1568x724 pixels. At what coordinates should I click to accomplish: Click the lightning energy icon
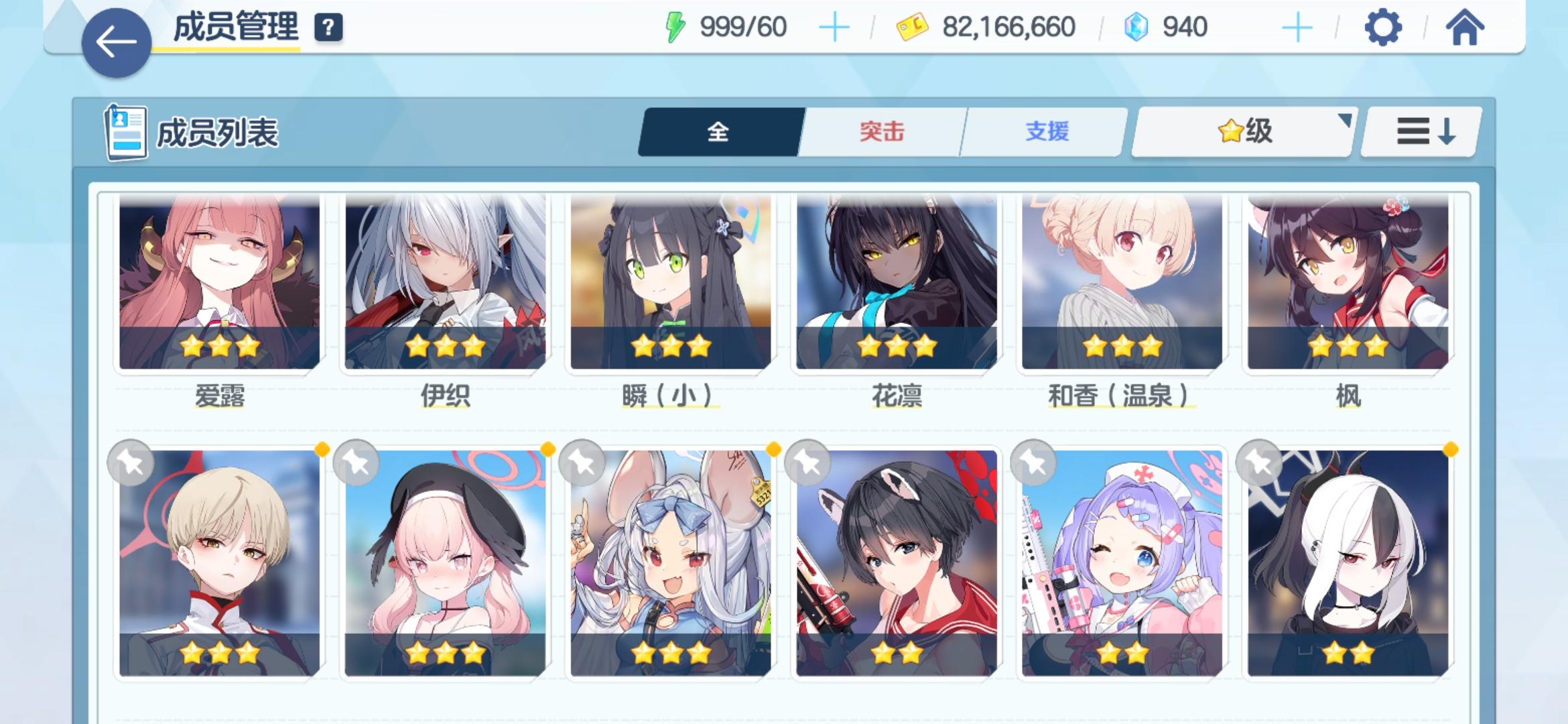click(x=675, y=25)
